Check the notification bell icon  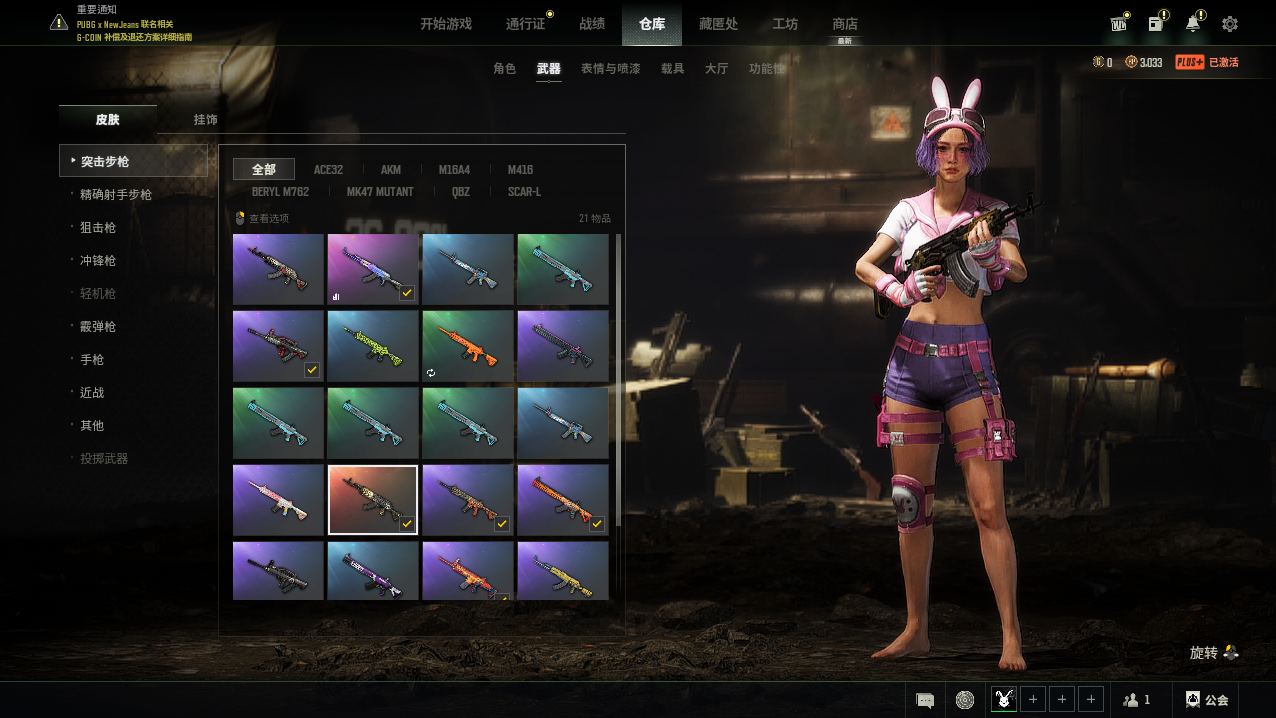(x=1193, y=24)
